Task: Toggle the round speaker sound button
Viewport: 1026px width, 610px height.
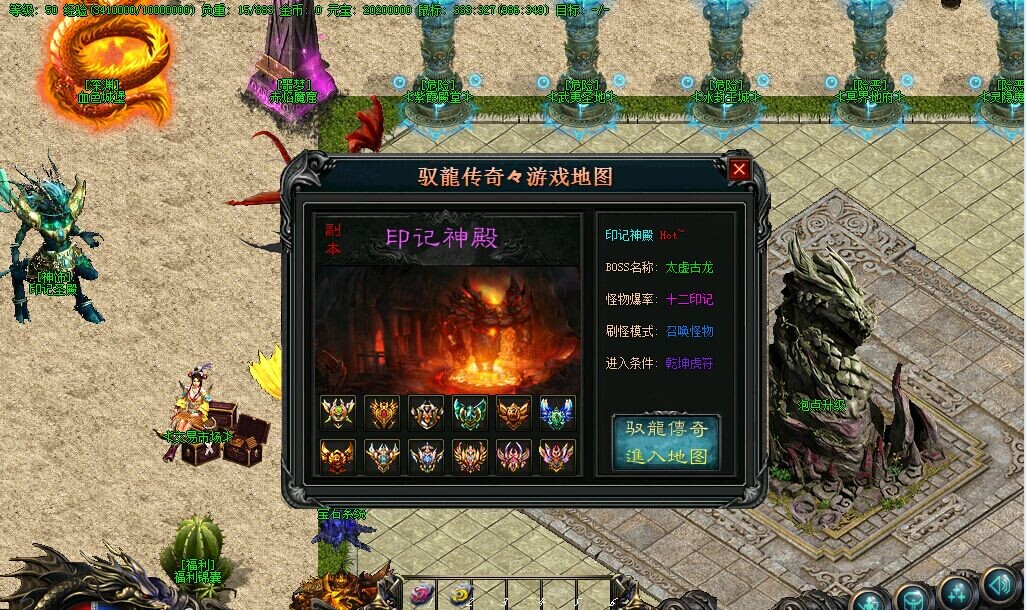Action: click(x=999, y=585)
